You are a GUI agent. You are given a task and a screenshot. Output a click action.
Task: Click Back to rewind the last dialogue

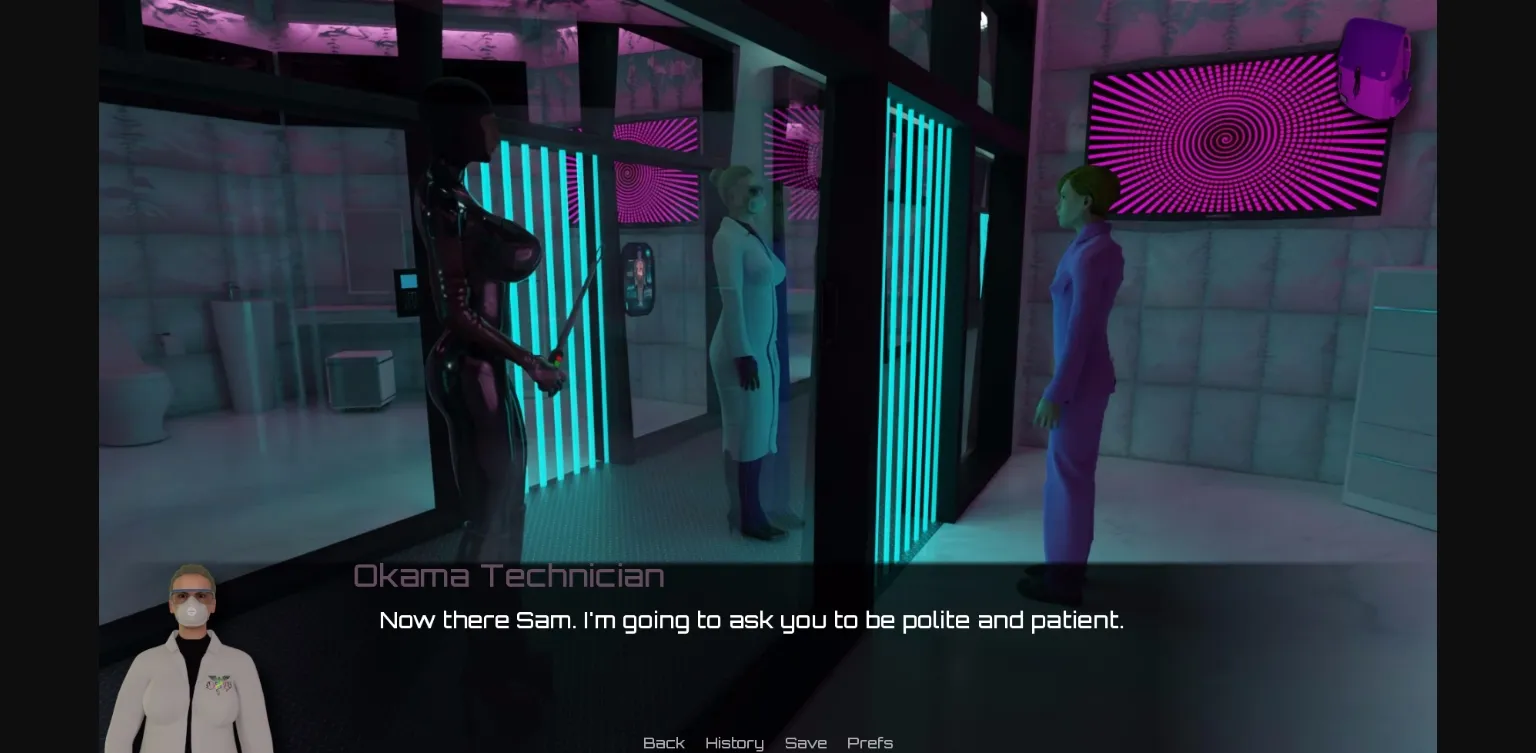[x=663, y=743]
